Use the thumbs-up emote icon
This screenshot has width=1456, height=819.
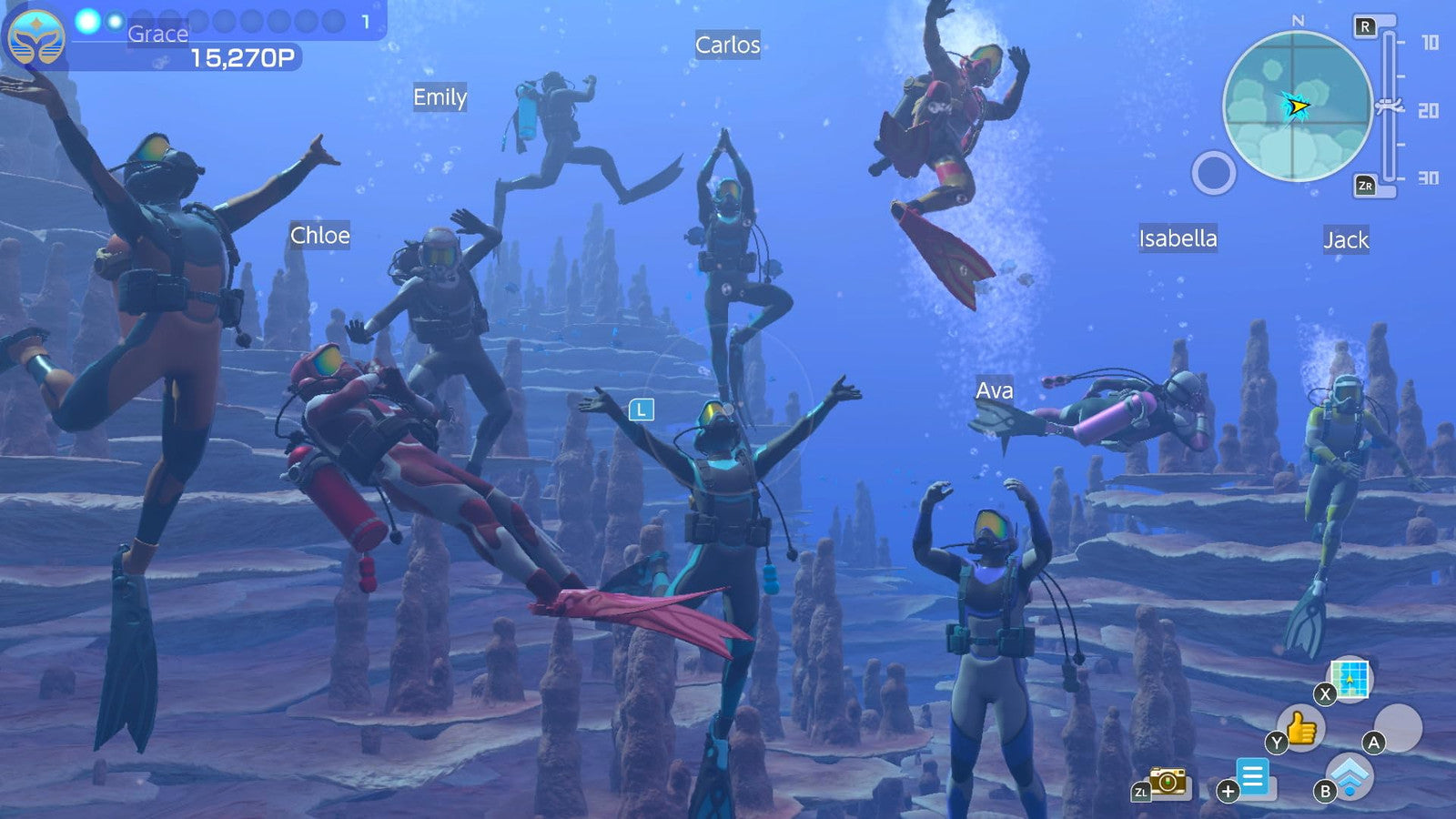1302,727
